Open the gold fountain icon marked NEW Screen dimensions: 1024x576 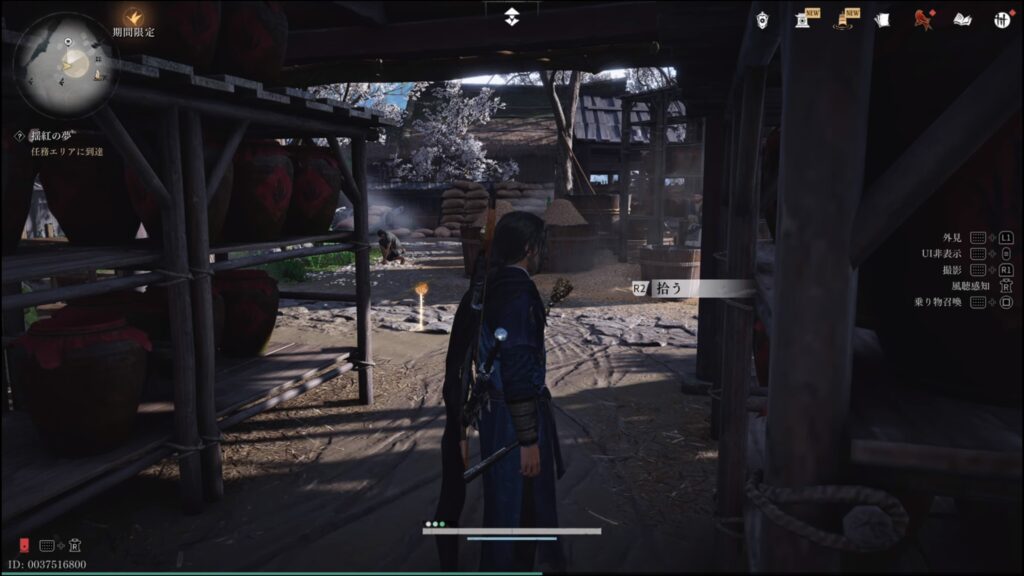(x=842, y=19)
